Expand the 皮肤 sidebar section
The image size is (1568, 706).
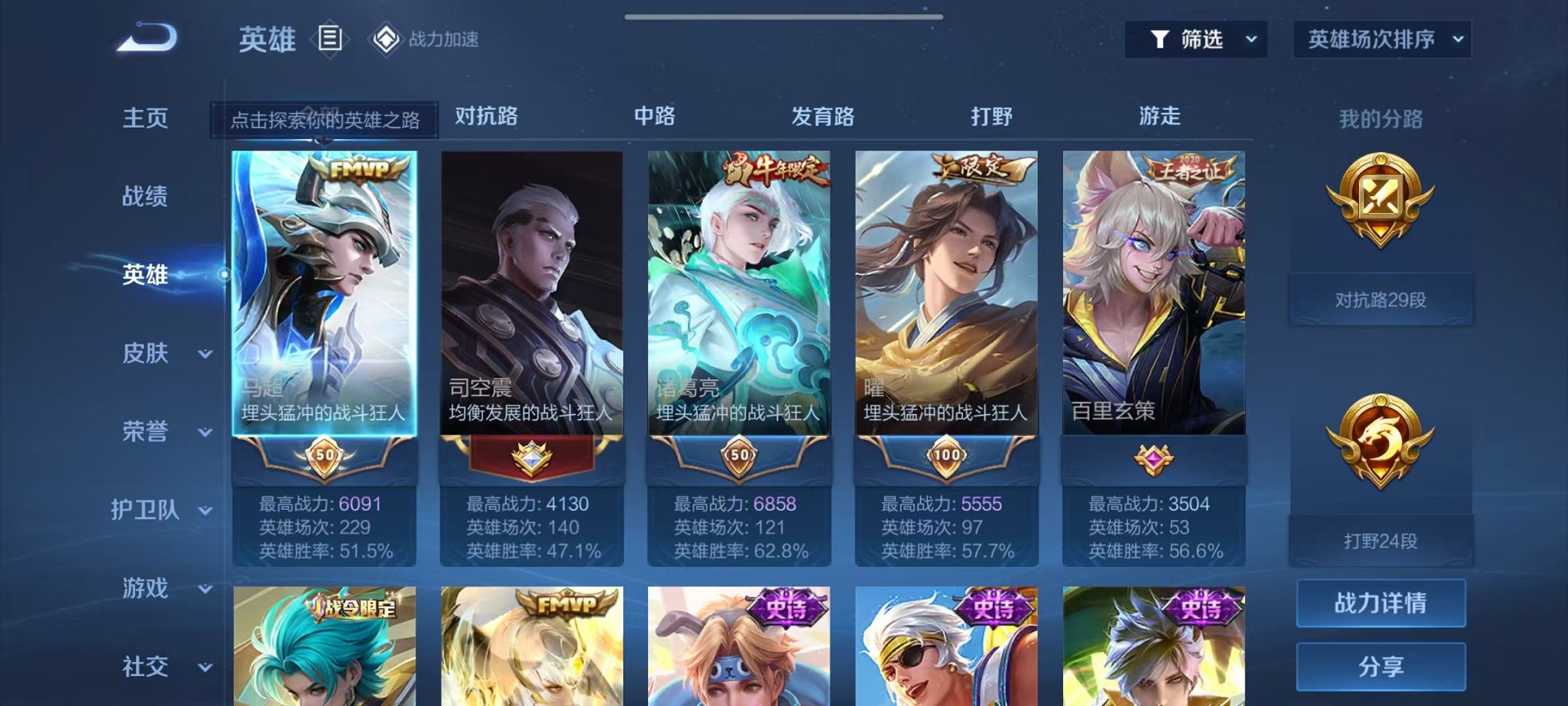click(x=150, y=352)
